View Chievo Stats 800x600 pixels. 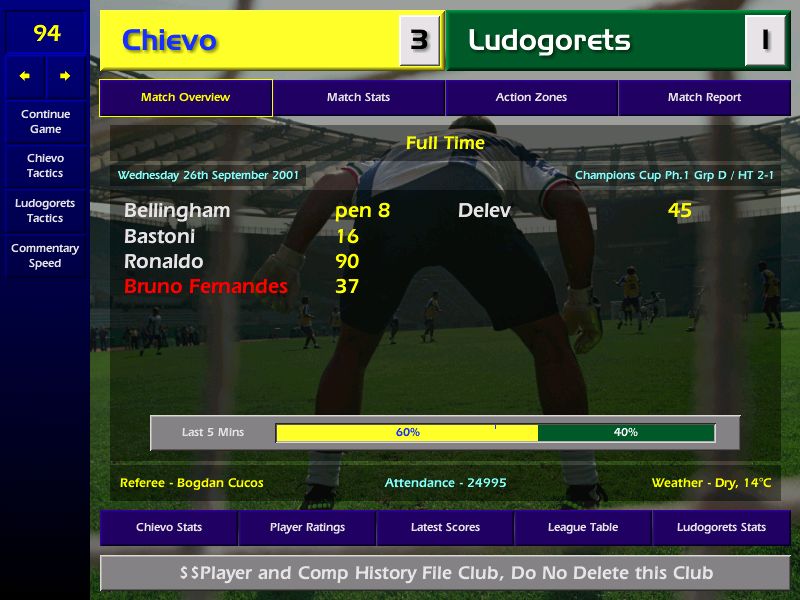169,527
